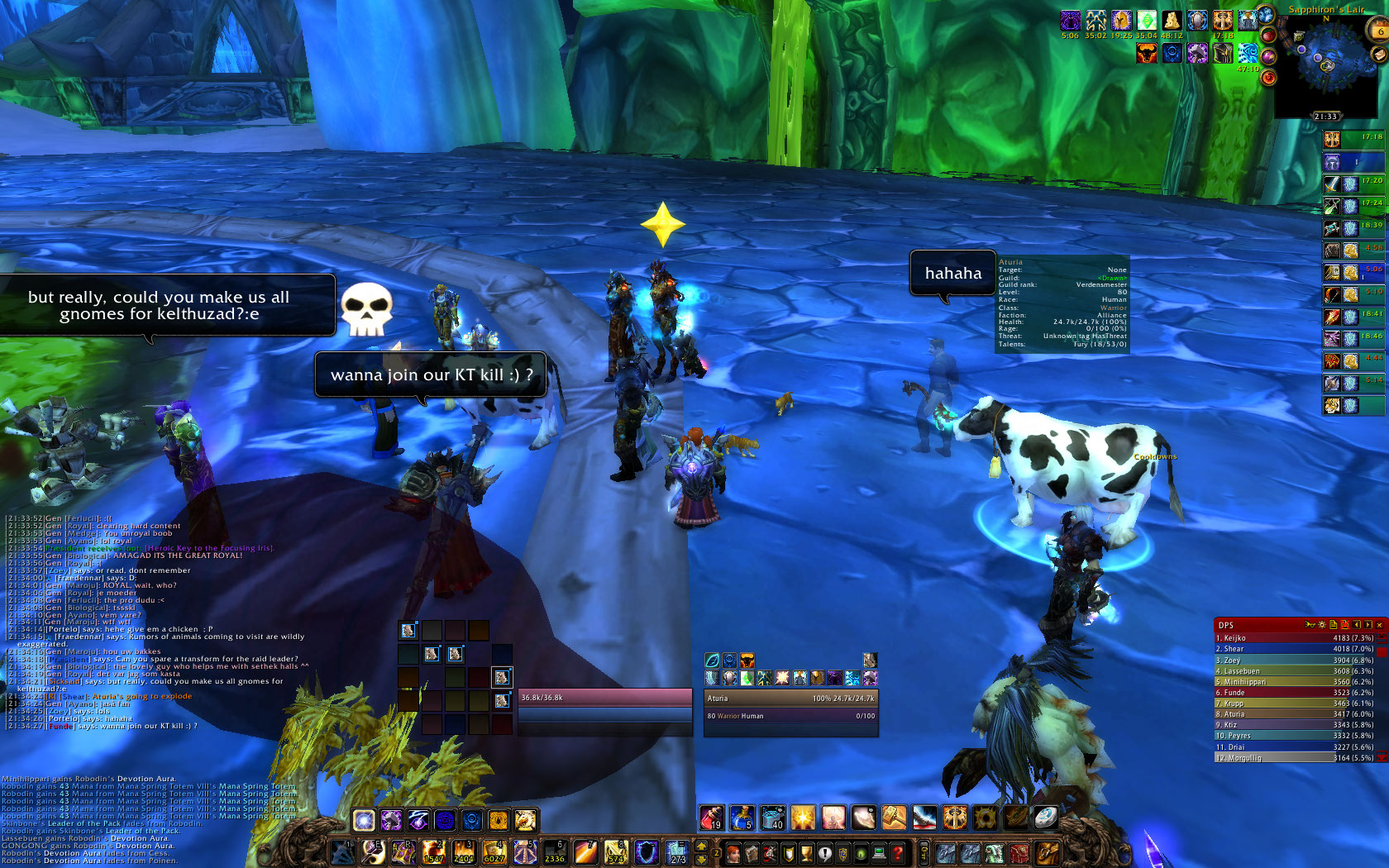Use the red potion with 19 charges

point(711,818)
